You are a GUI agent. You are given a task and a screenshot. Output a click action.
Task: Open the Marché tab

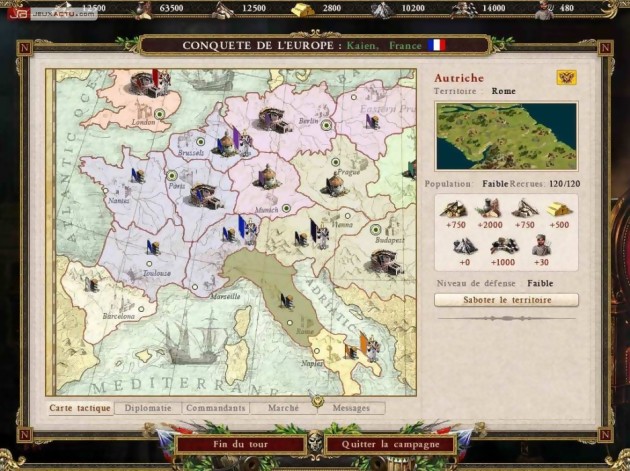(x=278, y=408)
